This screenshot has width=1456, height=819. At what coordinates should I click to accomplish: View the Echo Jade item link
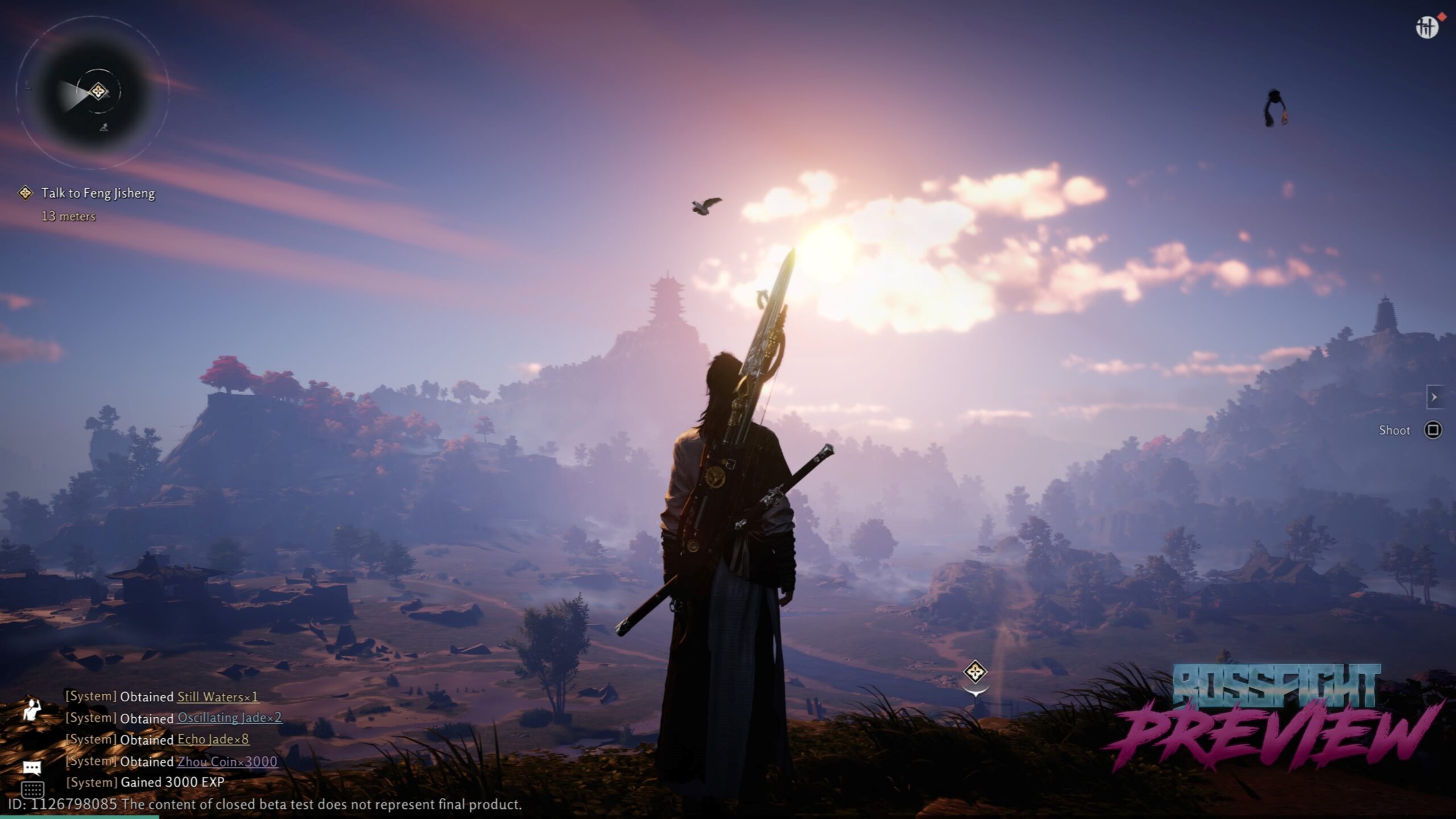coord(213,739)
